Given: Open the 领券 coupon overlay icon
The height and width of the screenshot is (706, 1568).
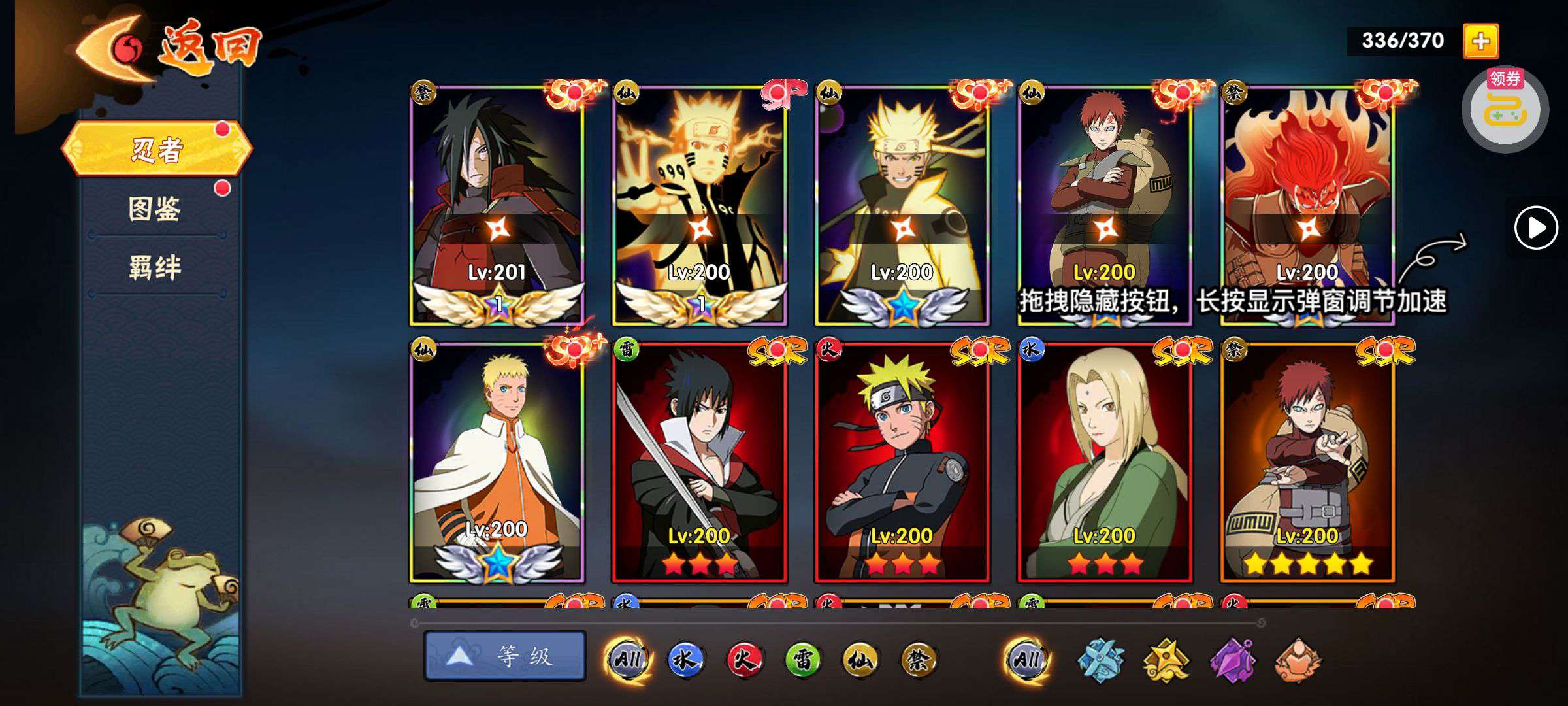Looking at the screenshot, I should 1505,109.
